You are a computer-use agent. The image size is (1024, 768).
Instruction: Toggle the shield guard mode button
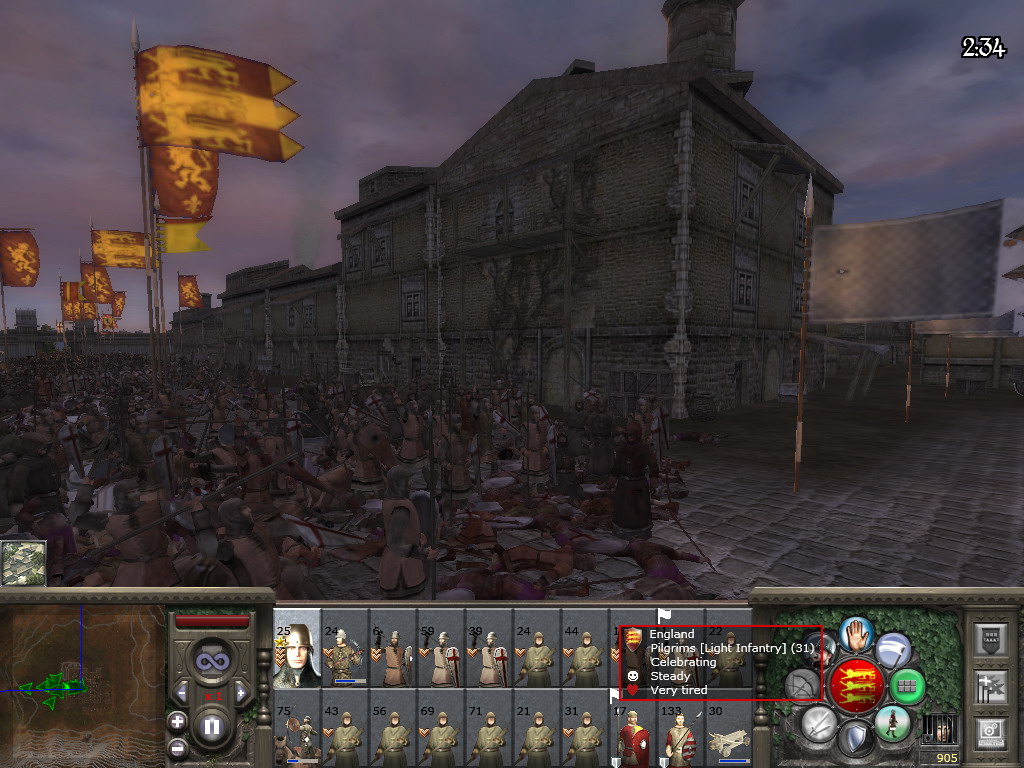pos(855,739)
